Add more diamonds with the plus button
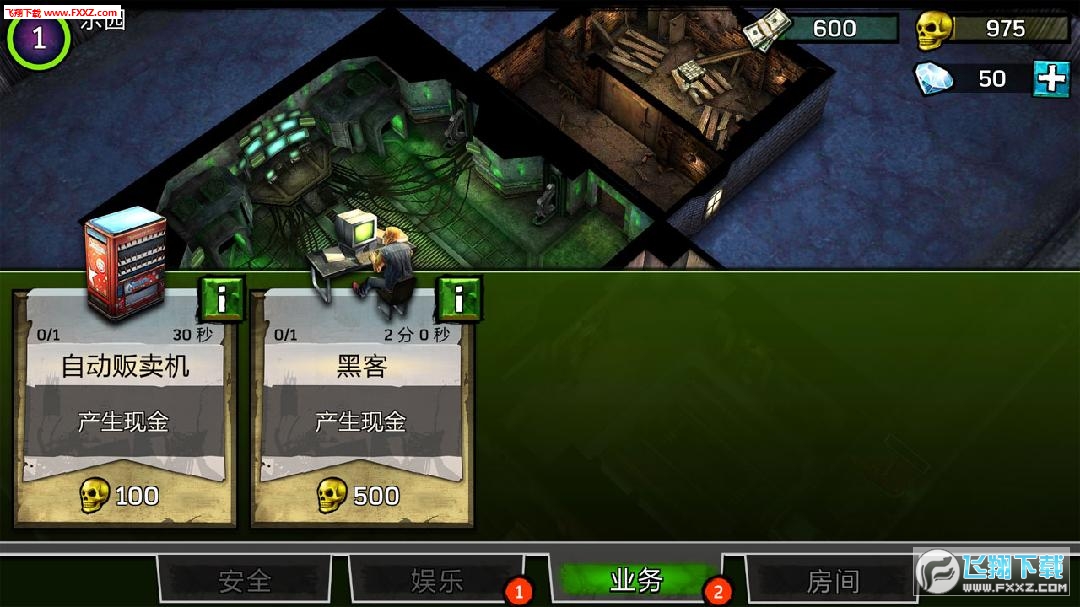This screenshot has width=1080, height=607. point(1051,78)
